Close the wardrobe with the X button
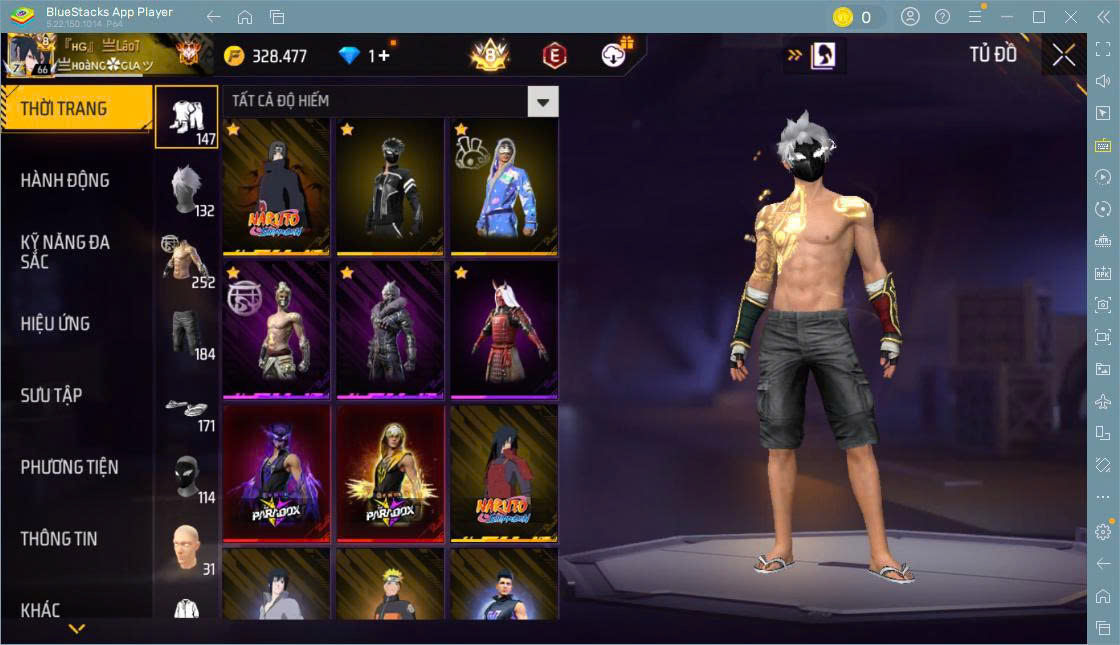 pos(1064,56)
